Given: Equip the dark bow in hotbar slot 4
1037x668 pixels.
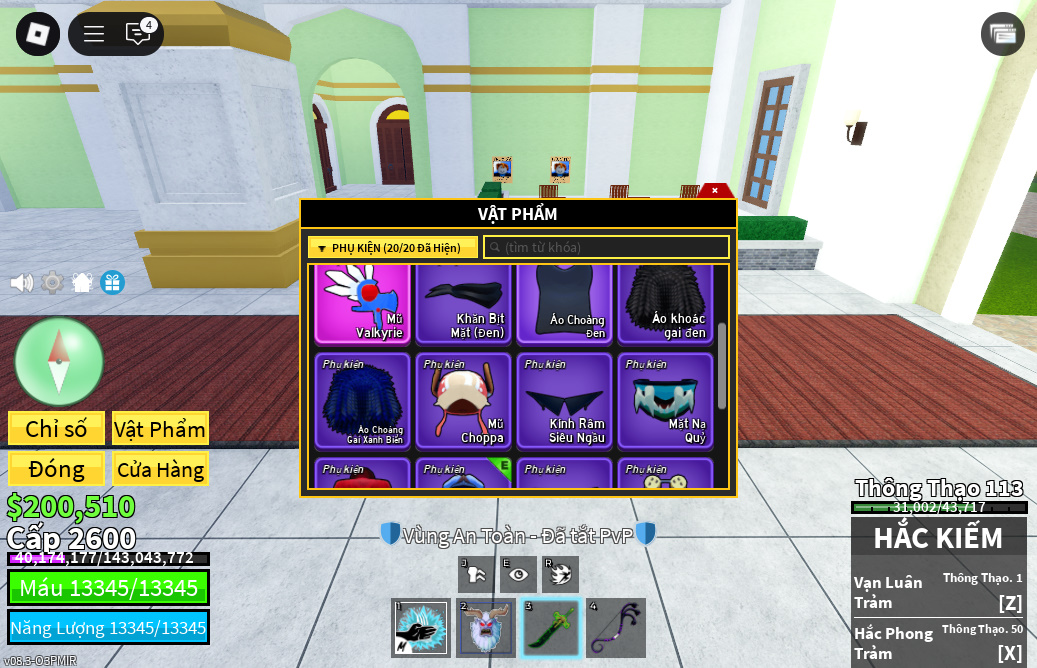Looking at the screenshot, I should 615,628.
